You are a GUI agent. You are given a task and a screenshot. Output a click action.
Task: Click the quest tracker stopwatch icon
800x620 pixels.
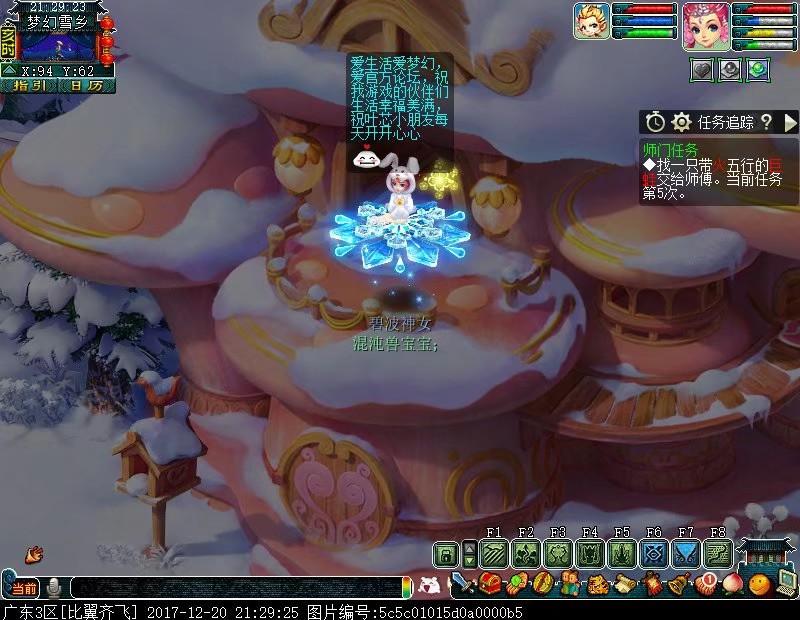pos(655,122)
